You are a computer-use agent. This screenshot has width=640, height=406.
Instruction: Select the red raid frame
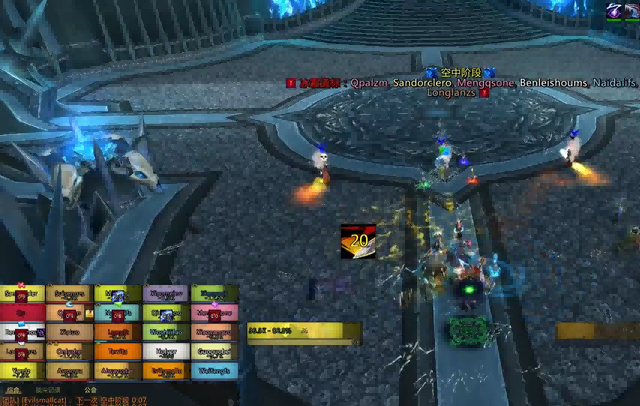coord(21,313)
